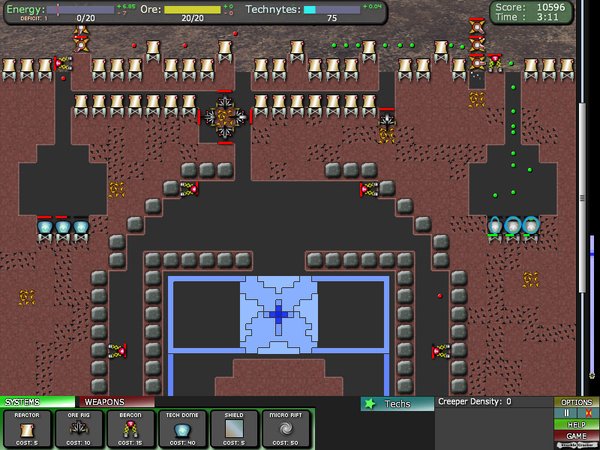Pick the Tech Dome build item
This screenshot has height=450, width=600.
(x=183, y=429)
